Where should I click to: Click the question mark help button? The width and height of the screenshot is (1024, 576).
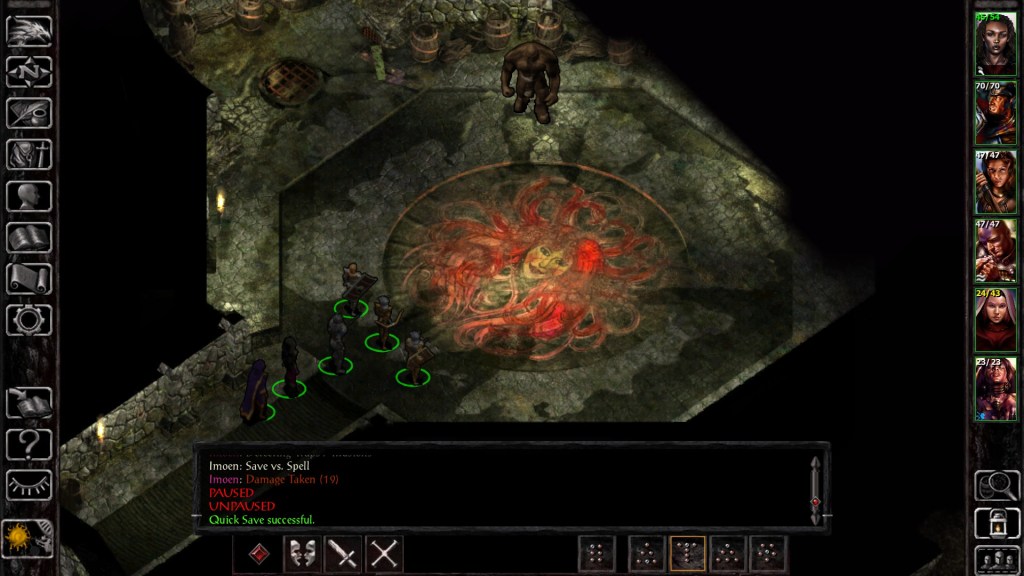point(29,444)
